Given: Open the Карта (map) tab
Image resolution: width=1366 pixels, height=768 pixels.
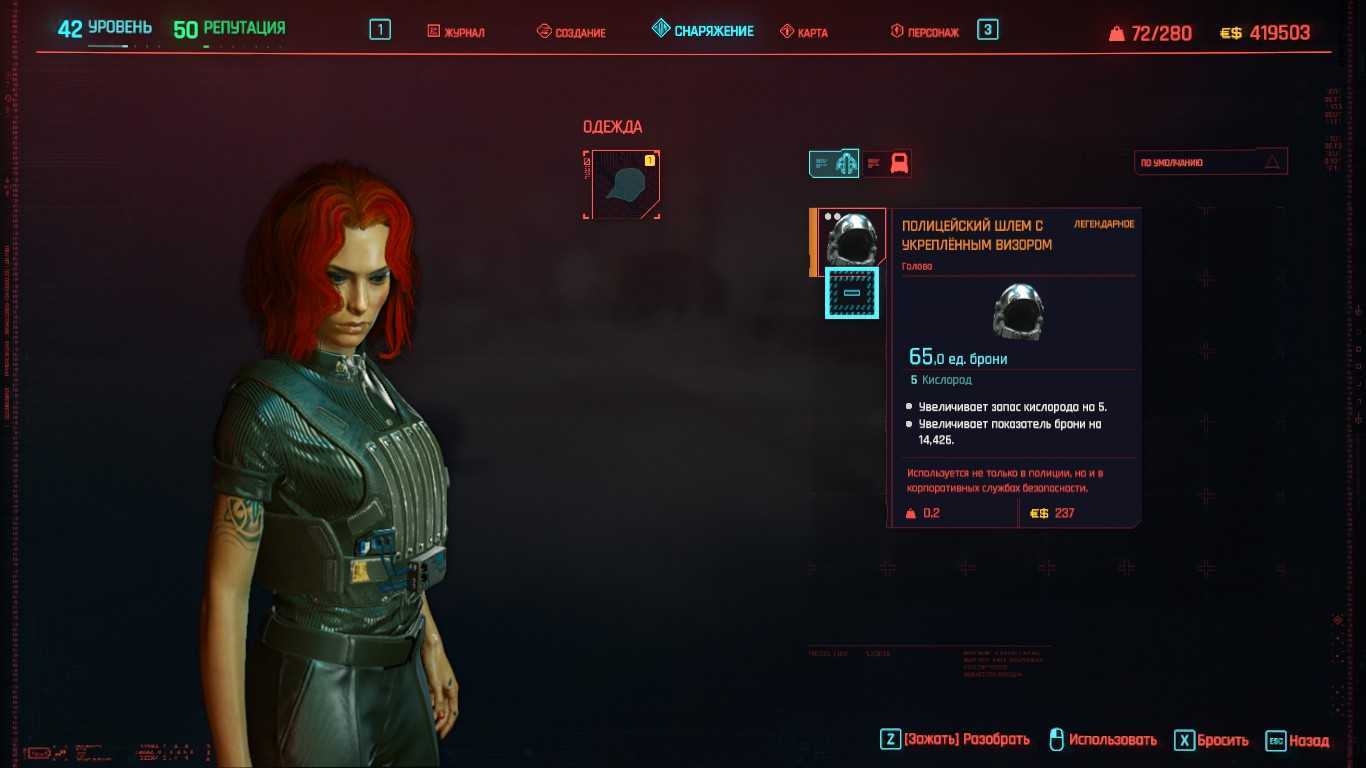Looking at the screenshot, I should [x=804, y=32].
